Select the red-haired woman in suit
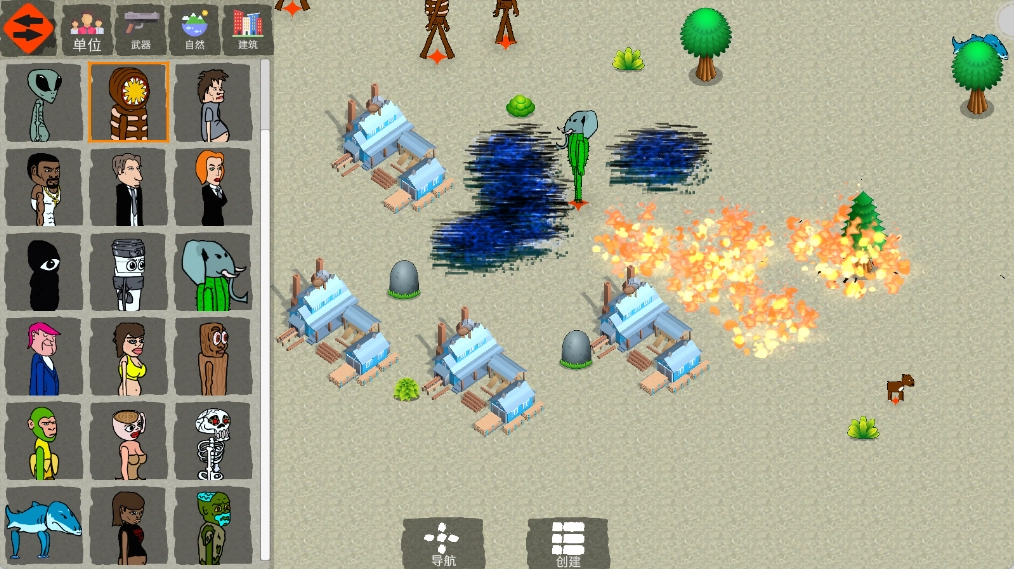This screenshot has height=569, width=1014. tap(212, 188)
